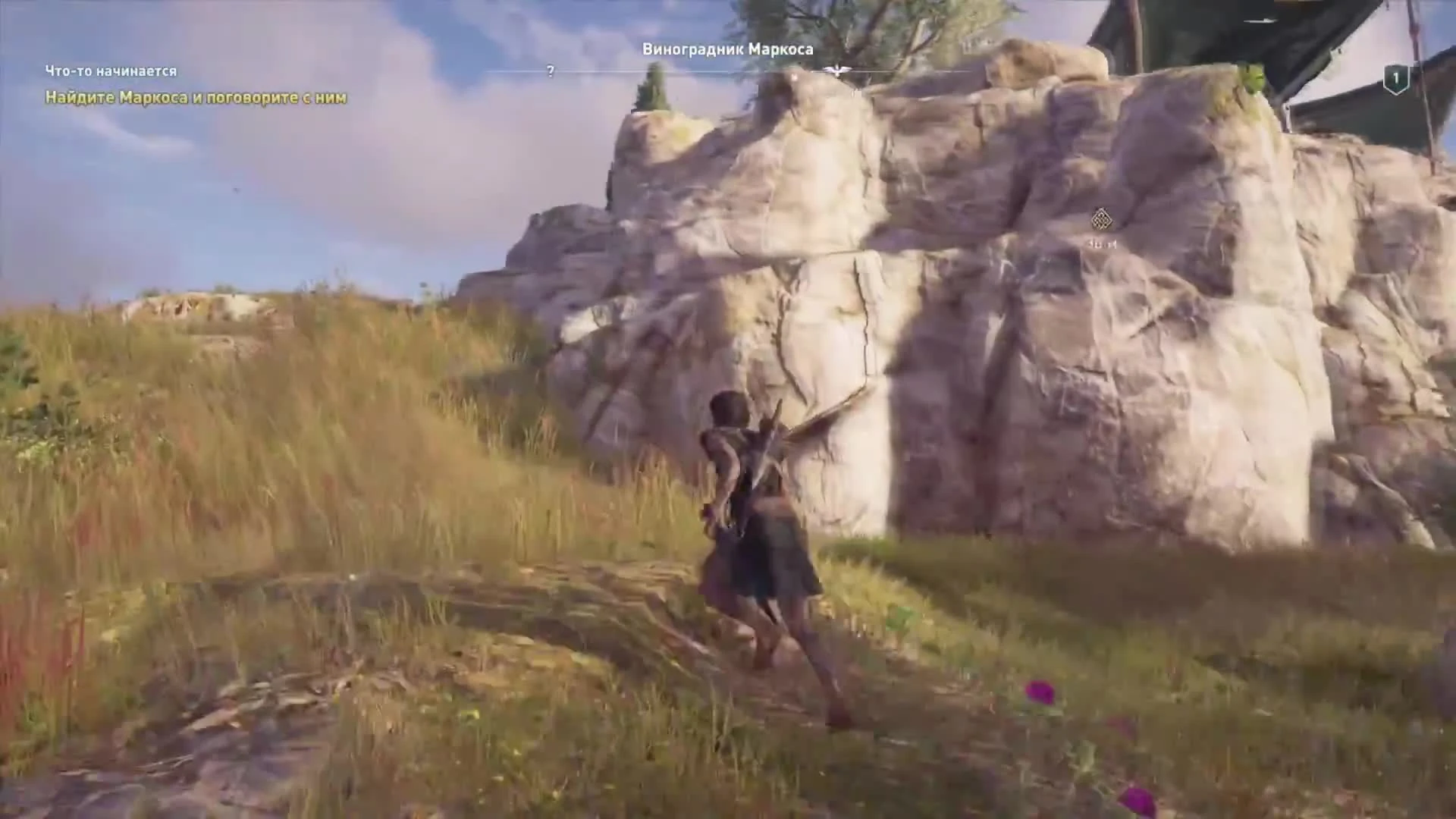The width and height of the screenshot is (1456, 819).
Task: Toggle the compass bar visibility
Action: coord(728,72)
